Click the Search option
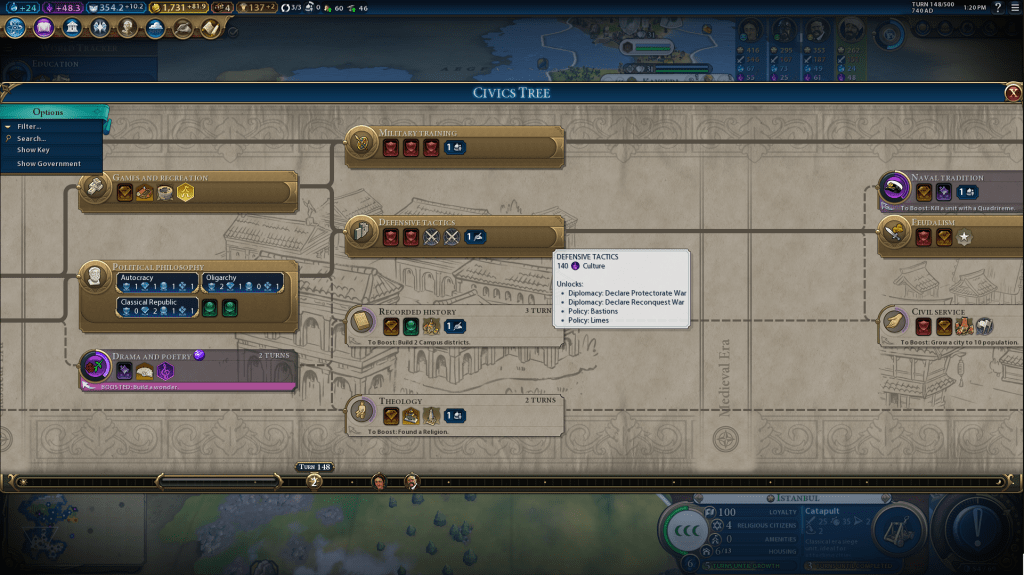Screen dimensions: 1024x575 coord(31,139)
